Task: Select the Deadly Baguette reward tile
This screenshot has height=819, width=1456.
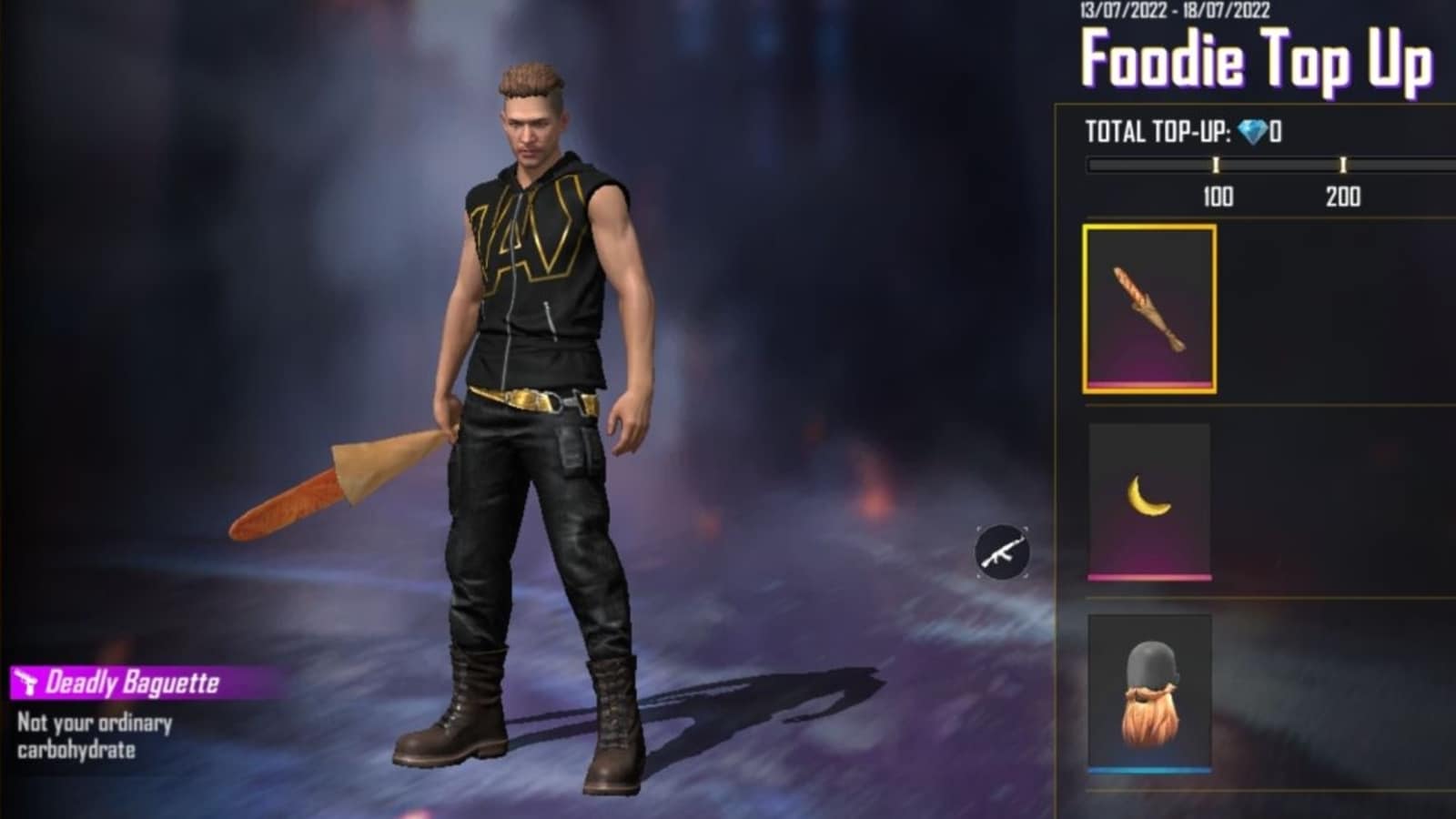Action: point(1149,309)
